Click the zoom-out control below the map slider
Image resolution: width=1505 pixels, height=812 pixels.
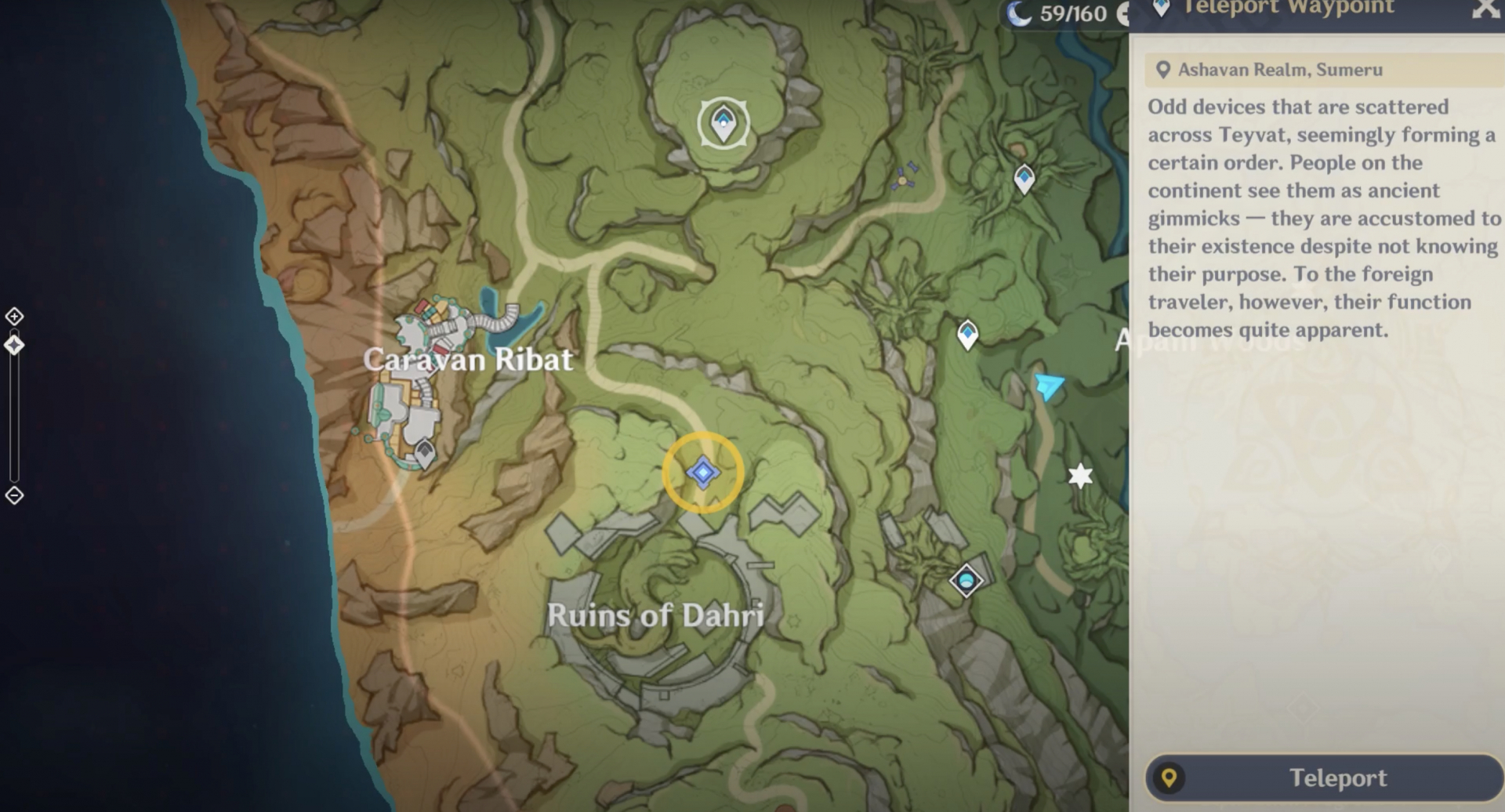pyautogui.click(x=13, y=495)
